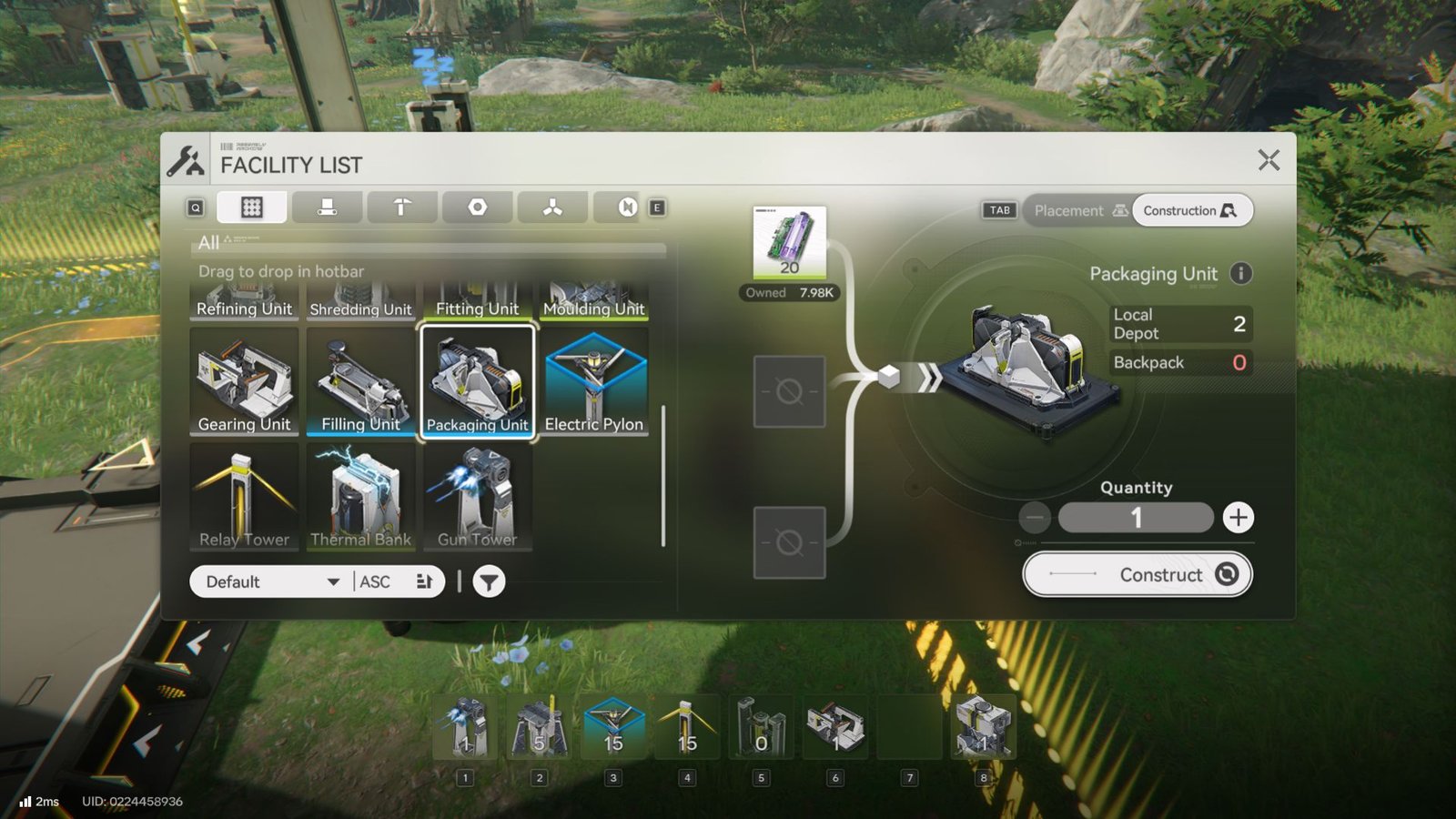Select the hammer tool facility category icon

(402, 207)
